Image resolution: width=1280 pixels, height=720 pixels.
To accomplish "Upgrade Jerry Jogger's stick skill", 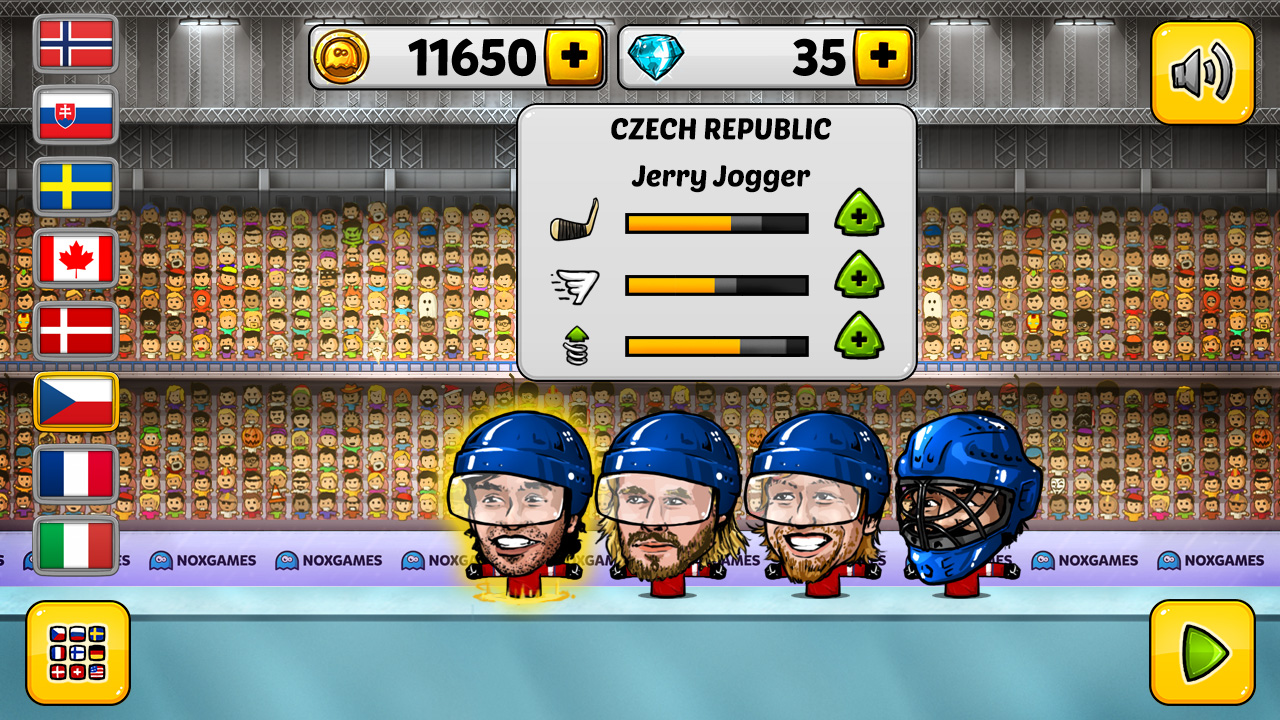I will pos(860,216).
